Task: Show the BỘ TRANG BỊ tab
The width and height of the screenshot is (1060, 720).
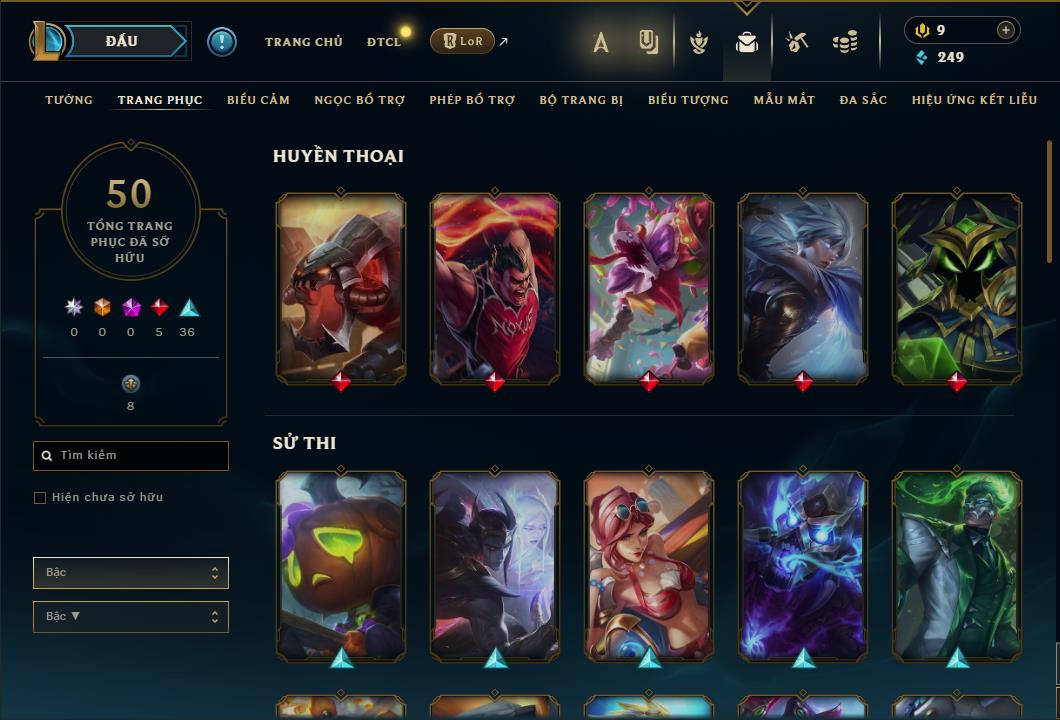Action: point(581,100)
